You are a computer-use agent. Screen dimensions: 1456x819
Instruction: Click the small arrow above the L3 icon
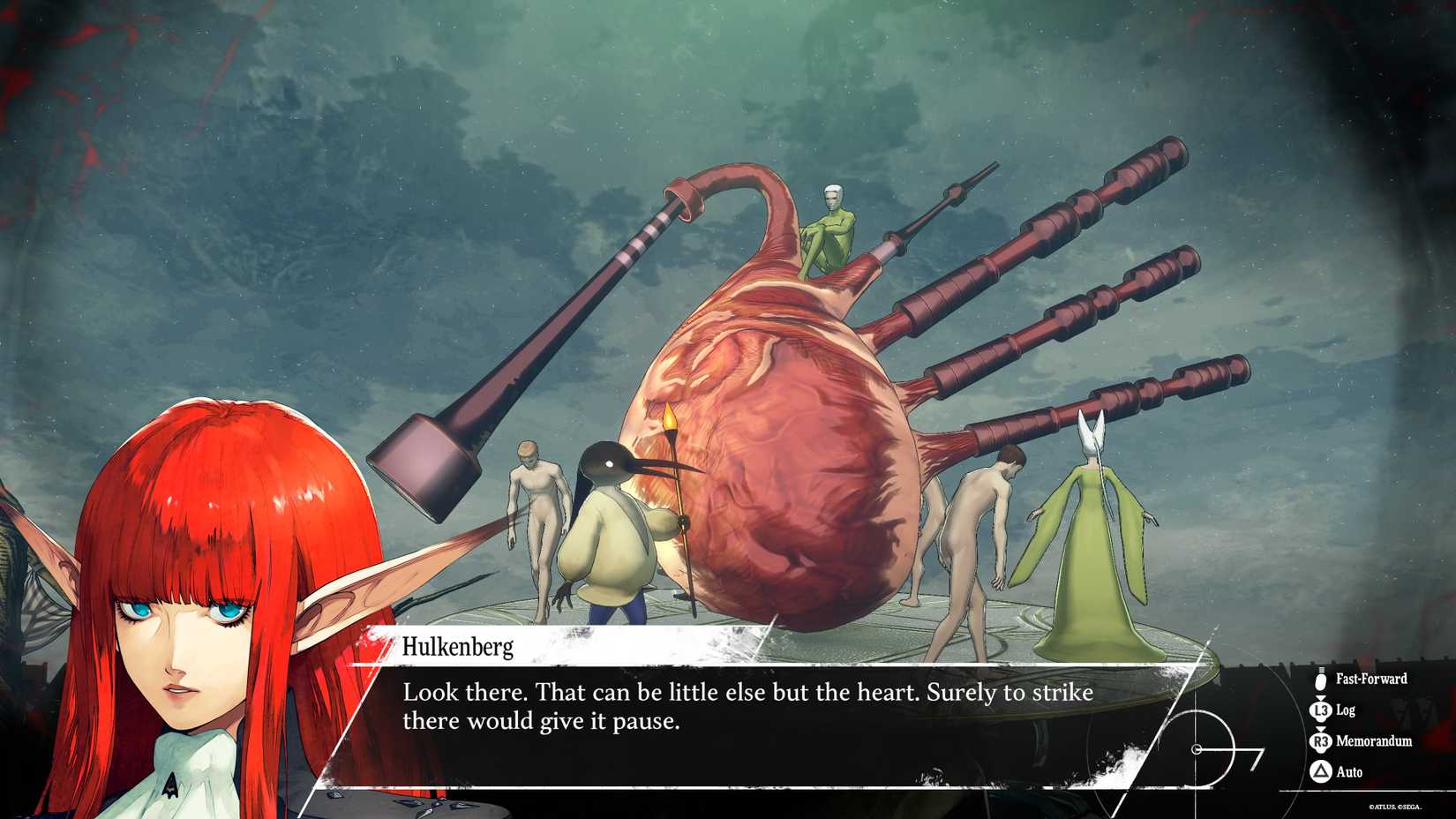[1320, 698]
